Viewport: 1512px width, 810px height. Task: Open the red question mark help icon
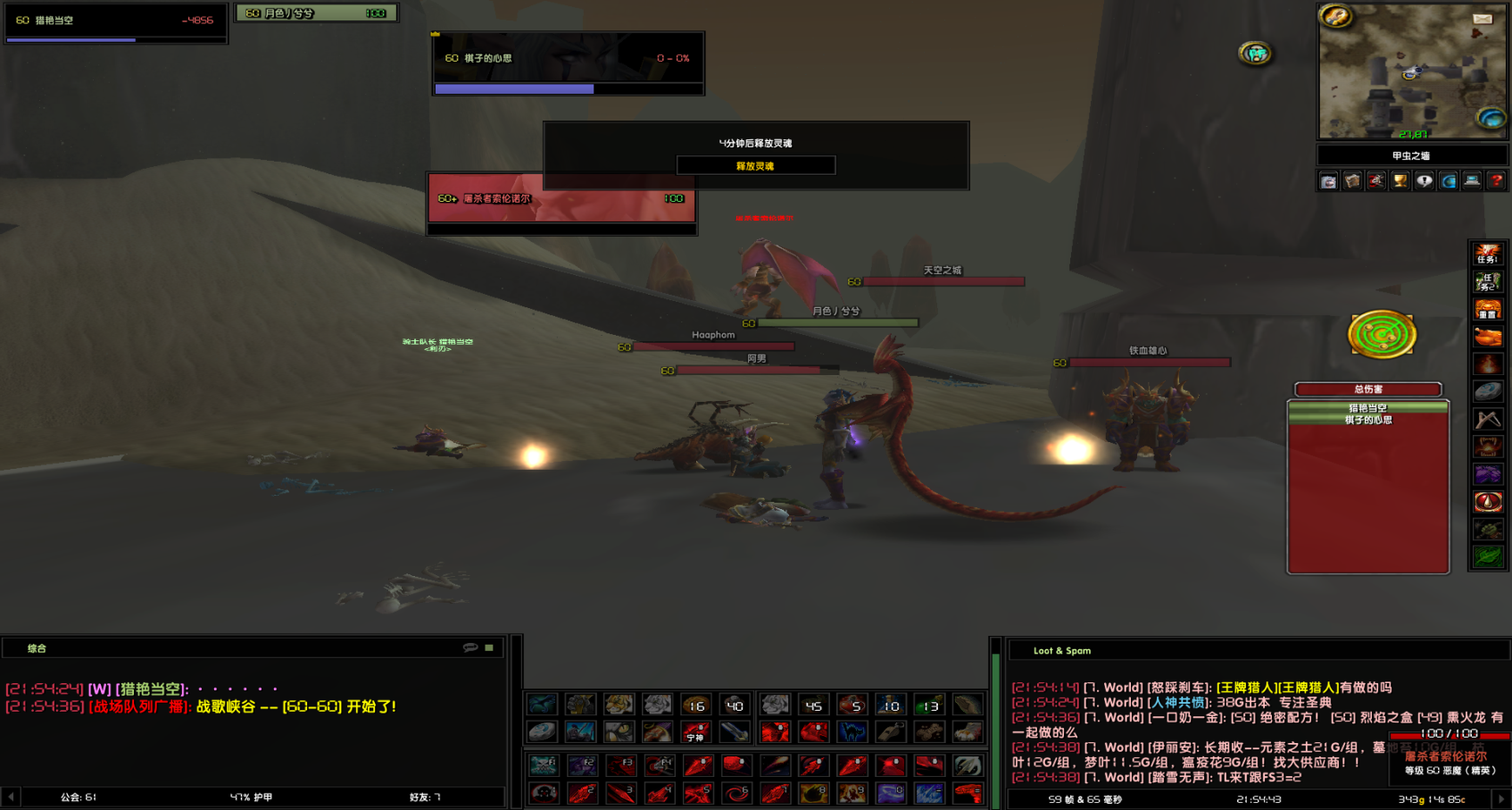[x=1496, y=181]
